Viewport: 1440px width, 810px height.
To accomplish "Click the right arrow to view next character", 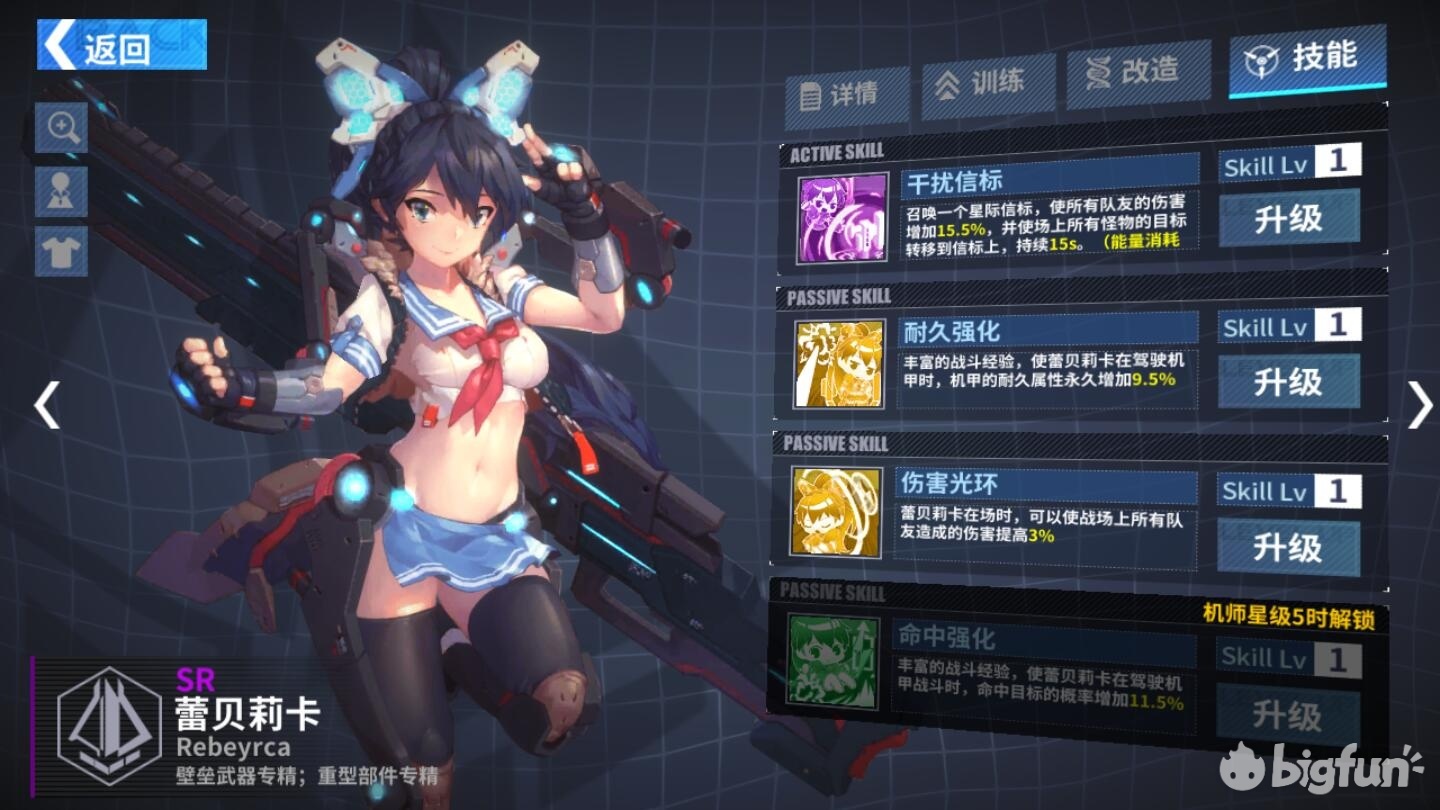I will [x=1418, y=405].
